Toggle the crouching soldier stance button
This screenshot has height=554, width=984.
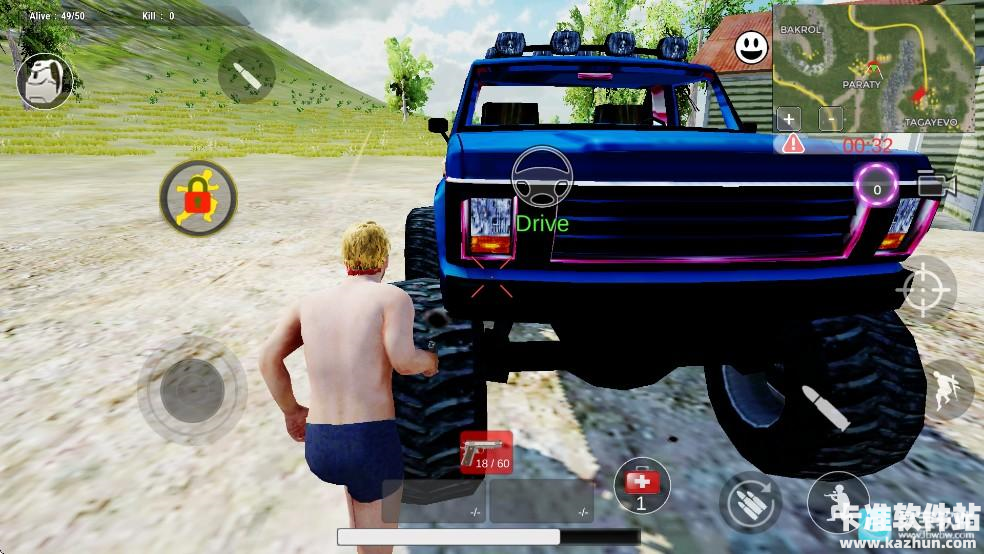click(836, 498)
